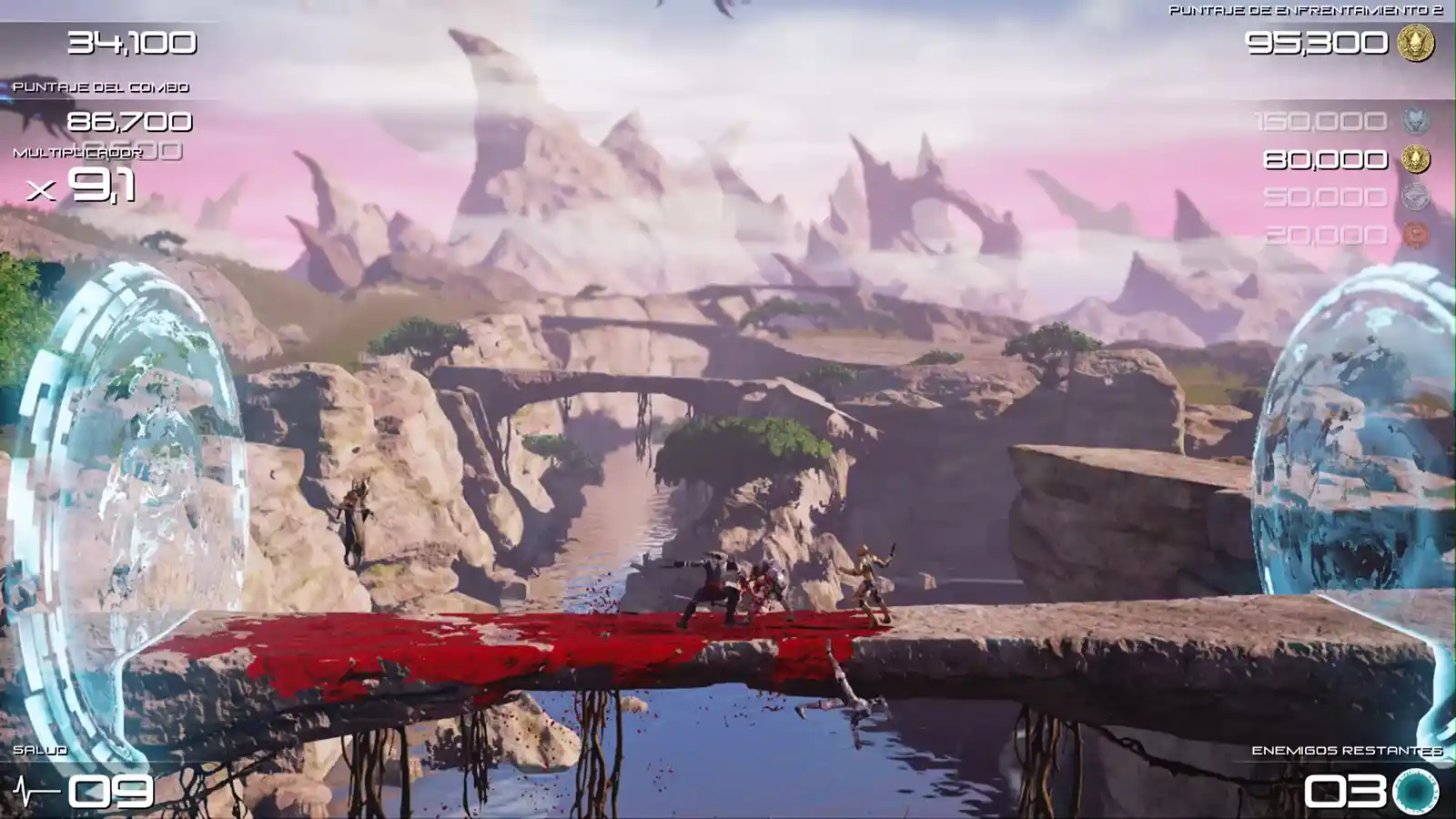Collapse the MULTIPLICADOR display

tap(77, 153)
